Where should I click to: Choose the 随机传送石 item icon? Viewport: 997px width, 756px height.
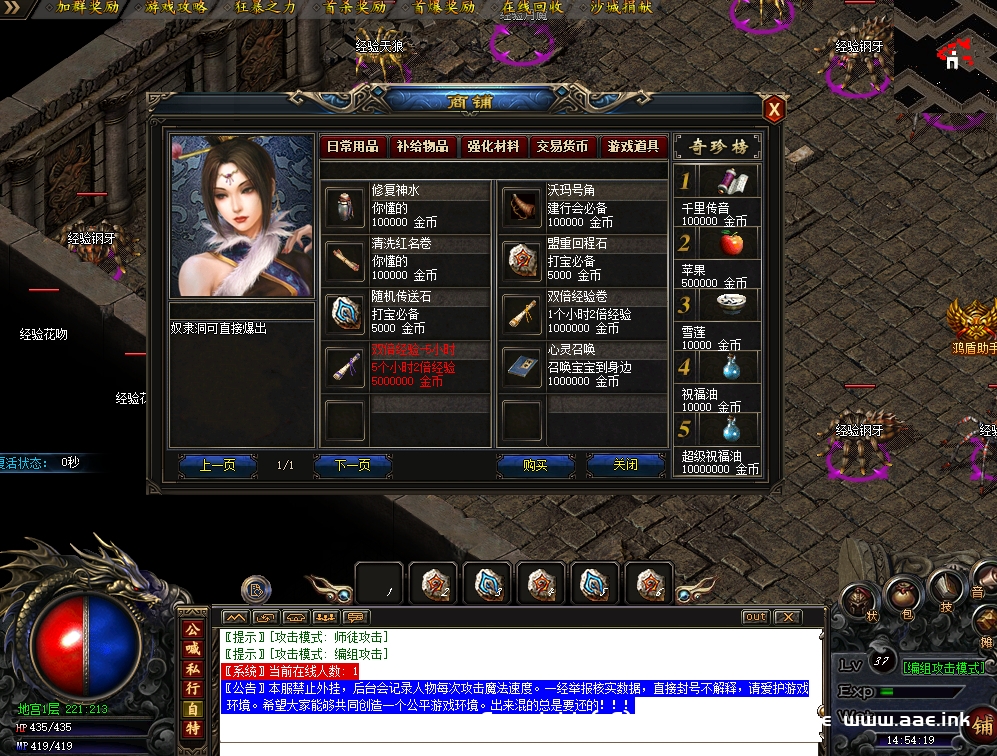tap(345, 314)
